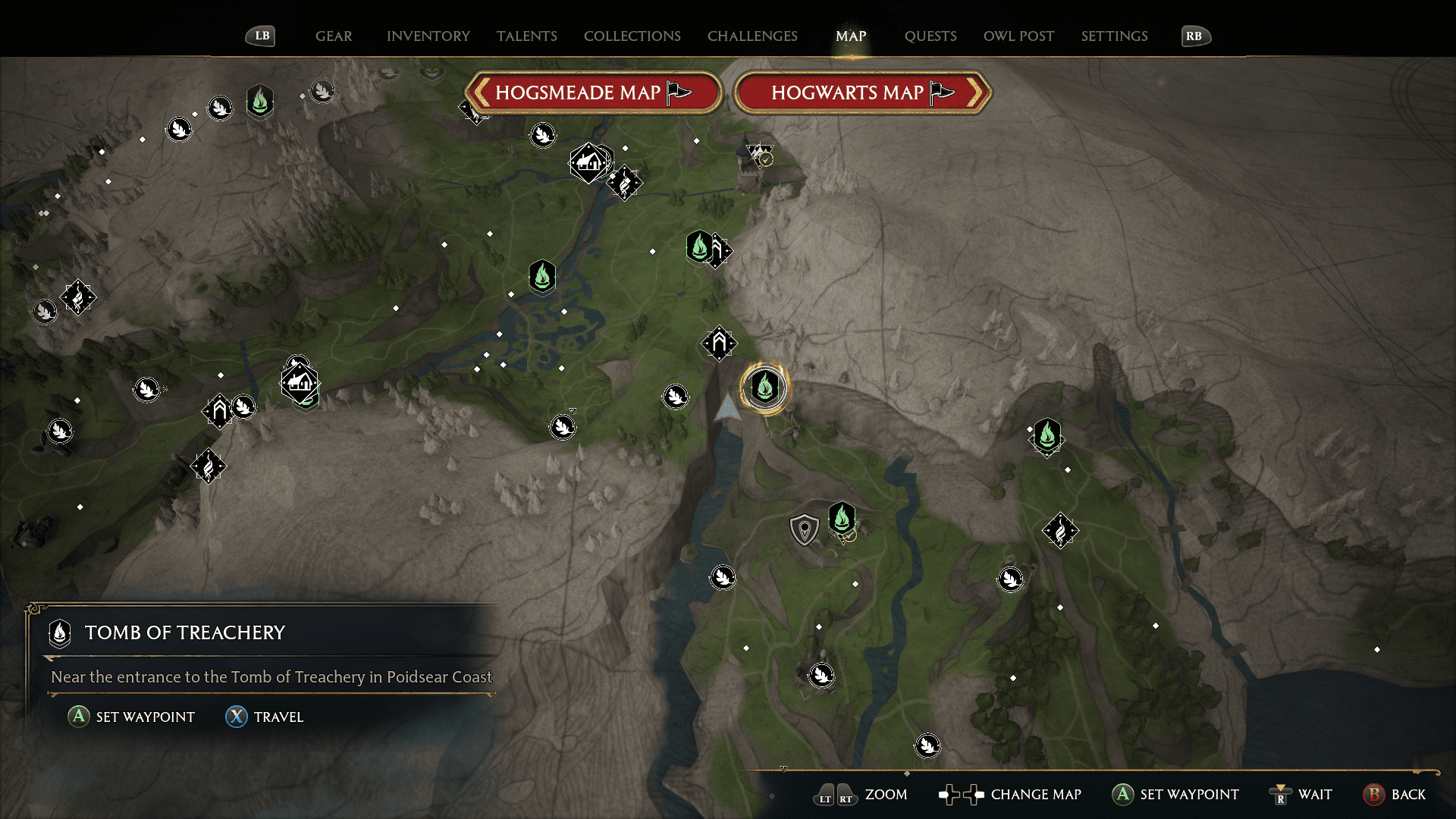Click the green Floo Flame icon near the marshland
The image size is (1456, 819).
541,277
